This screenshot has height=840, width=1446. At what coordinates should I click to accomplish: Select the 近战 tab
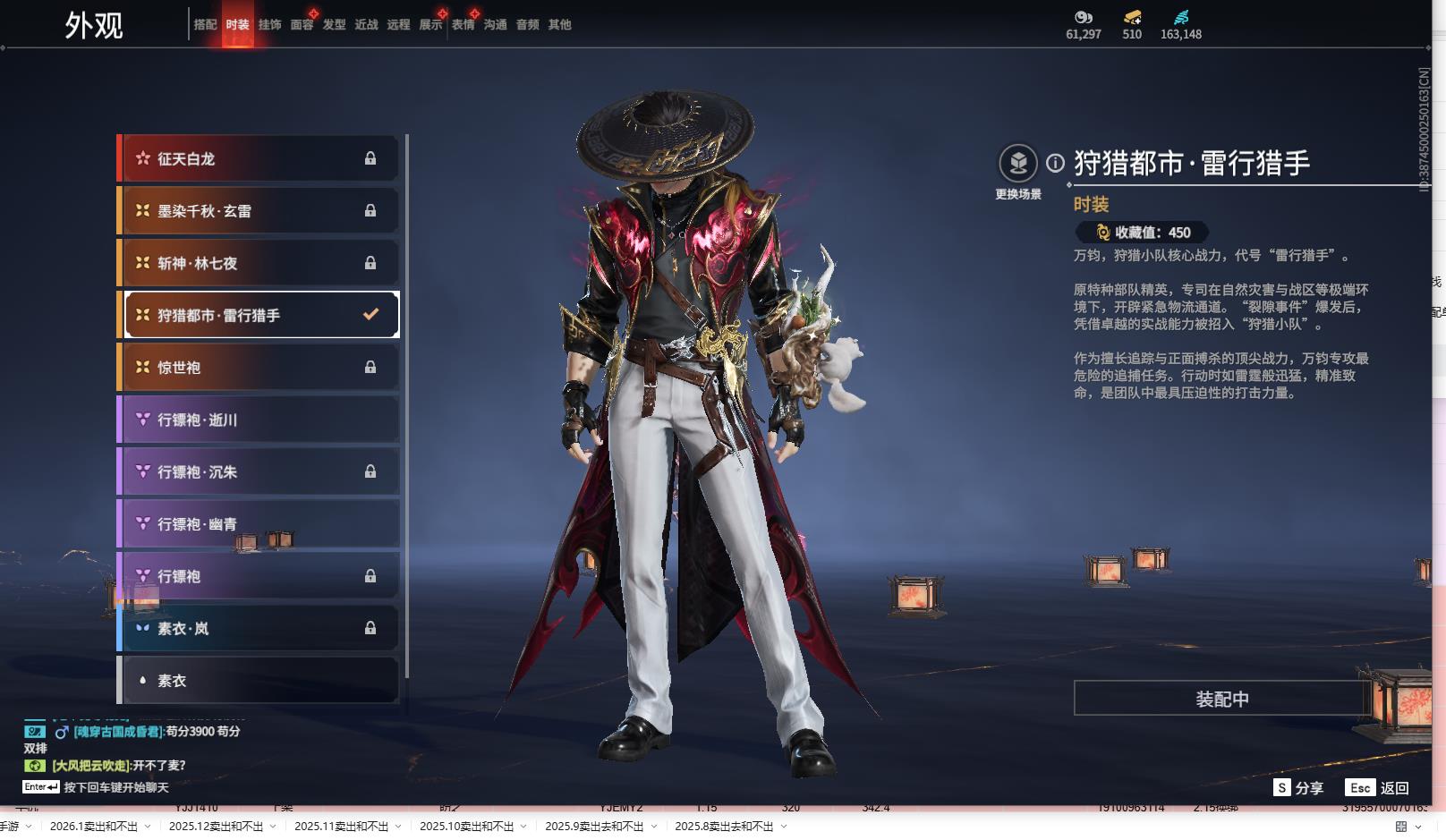366,25
